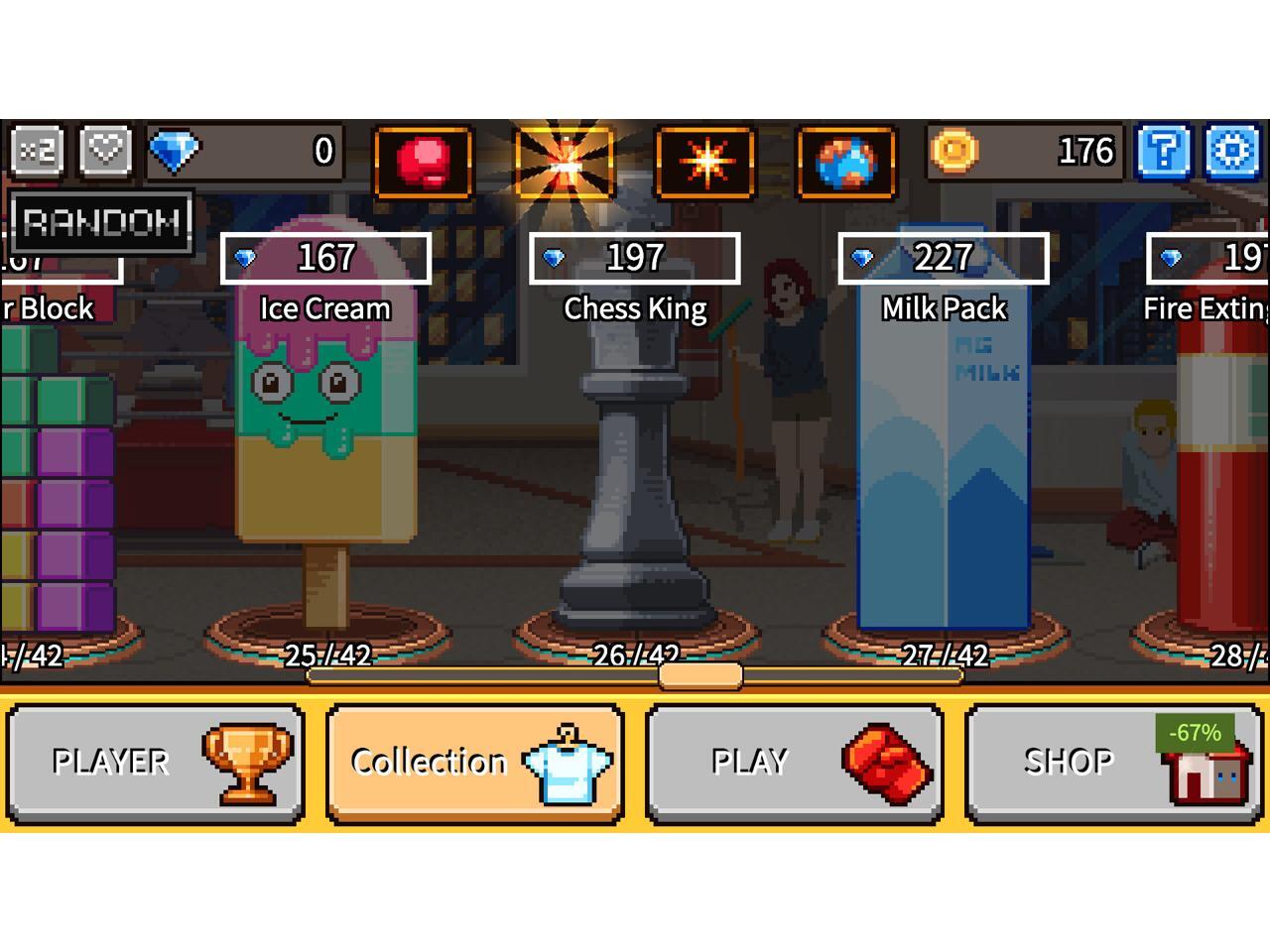Choose the earth globe category
1270x952 pixels.
(846, 160)
